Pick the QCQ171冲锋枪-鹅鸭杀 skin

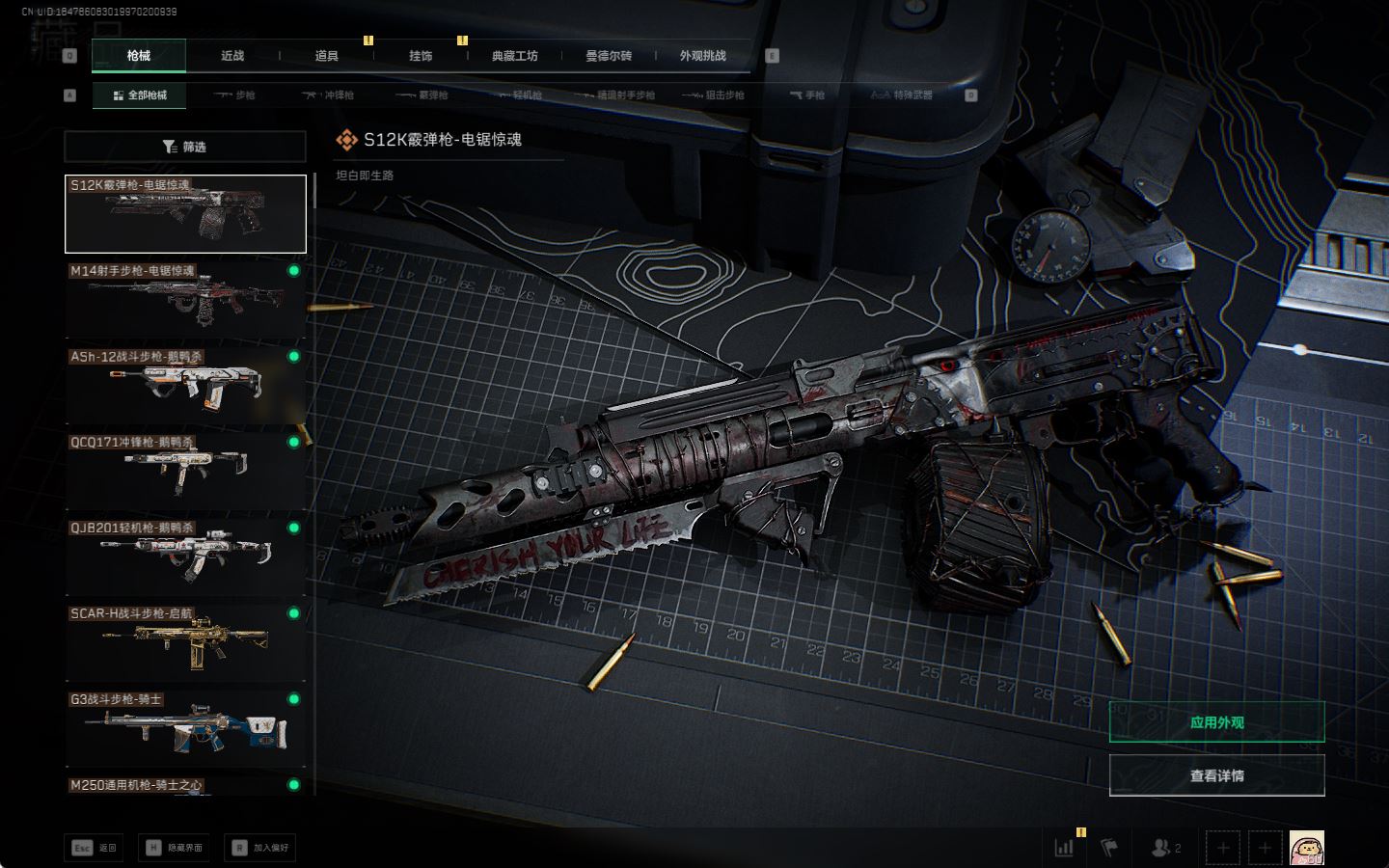point(185,471)
